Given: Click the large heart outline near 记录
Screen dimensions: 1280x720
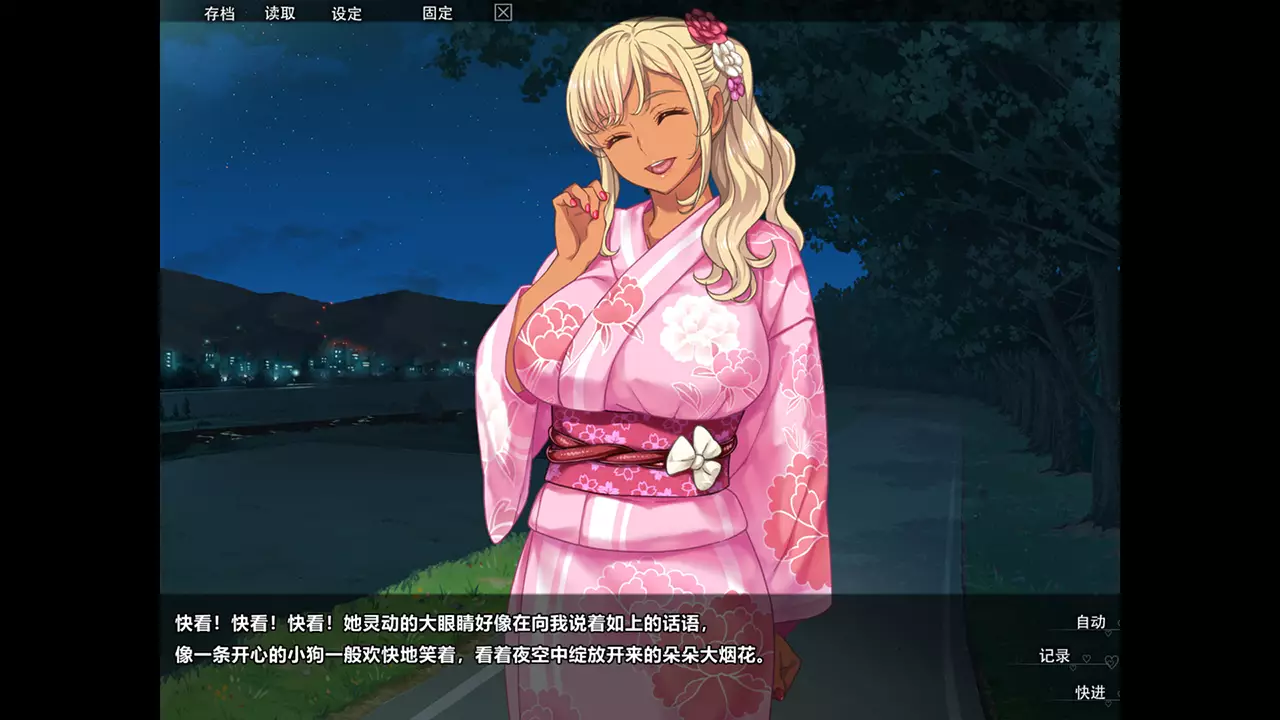Looking at the screenshot, I should 1111,661.
